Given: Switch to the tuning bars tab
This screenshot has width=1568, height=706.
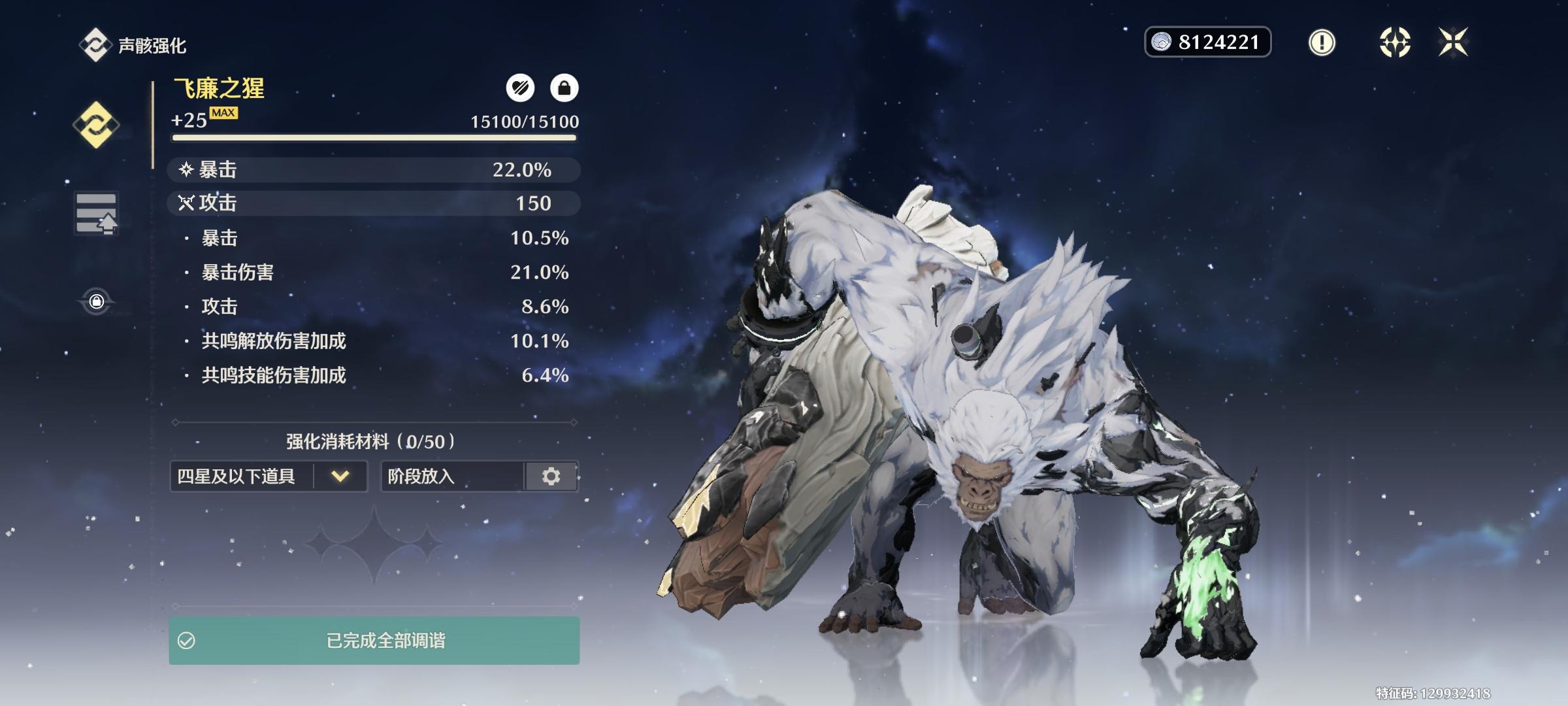Looking at the screenshot, I should pos(96,213).
